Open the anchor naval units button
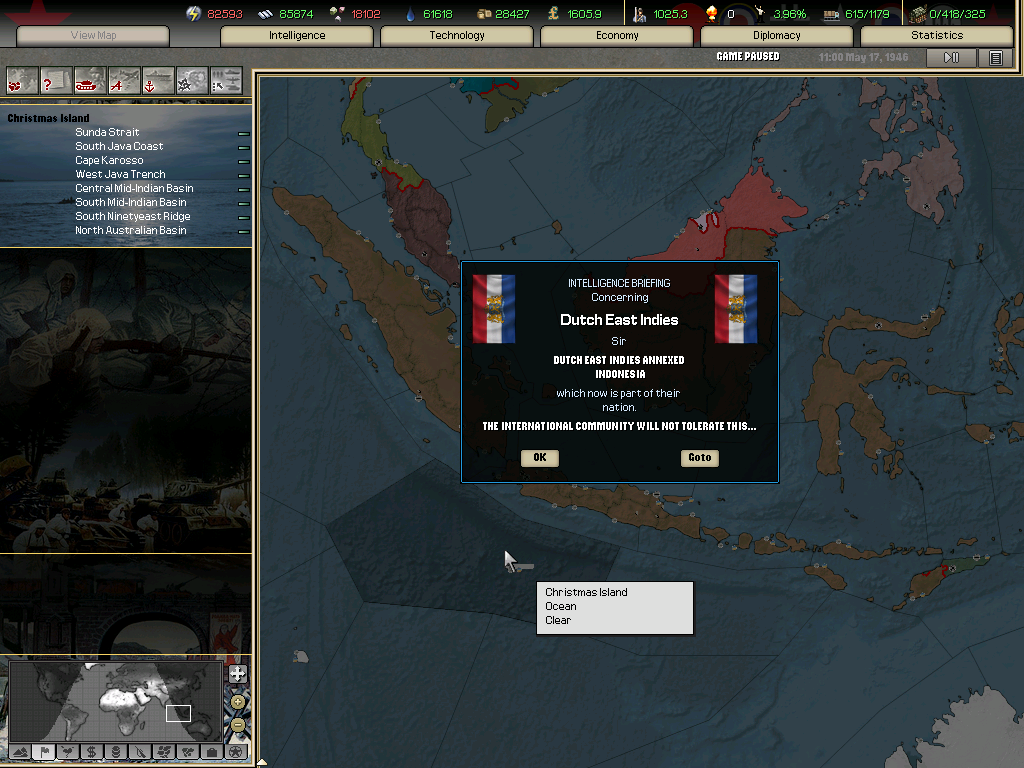Image resolution: width=1024 pixels, height=768 pixels. tap(158, 79)
